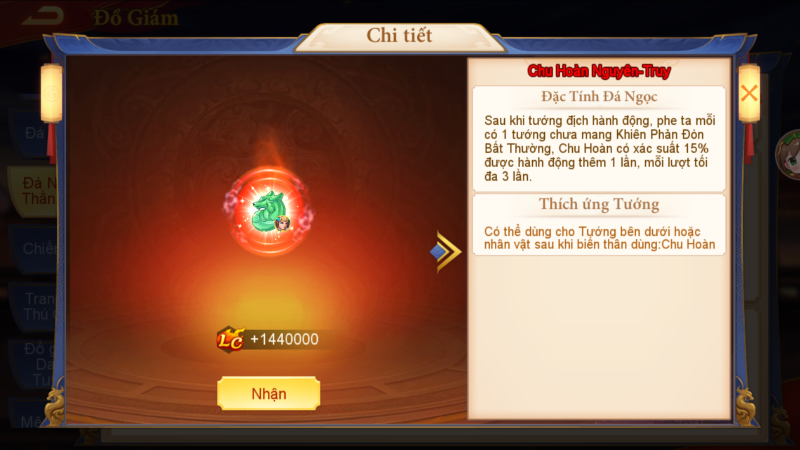Close the Chi tiết detail popup

click(749, 93)
